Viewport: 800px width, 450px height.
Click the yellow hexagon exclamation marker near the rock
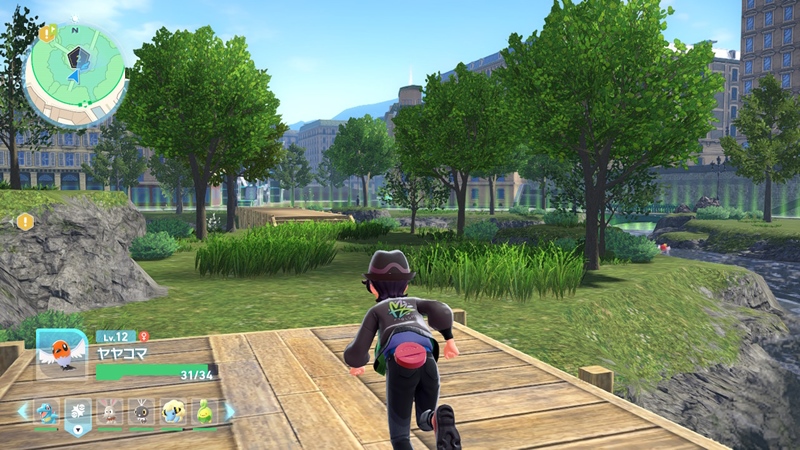tap(25, 221)
